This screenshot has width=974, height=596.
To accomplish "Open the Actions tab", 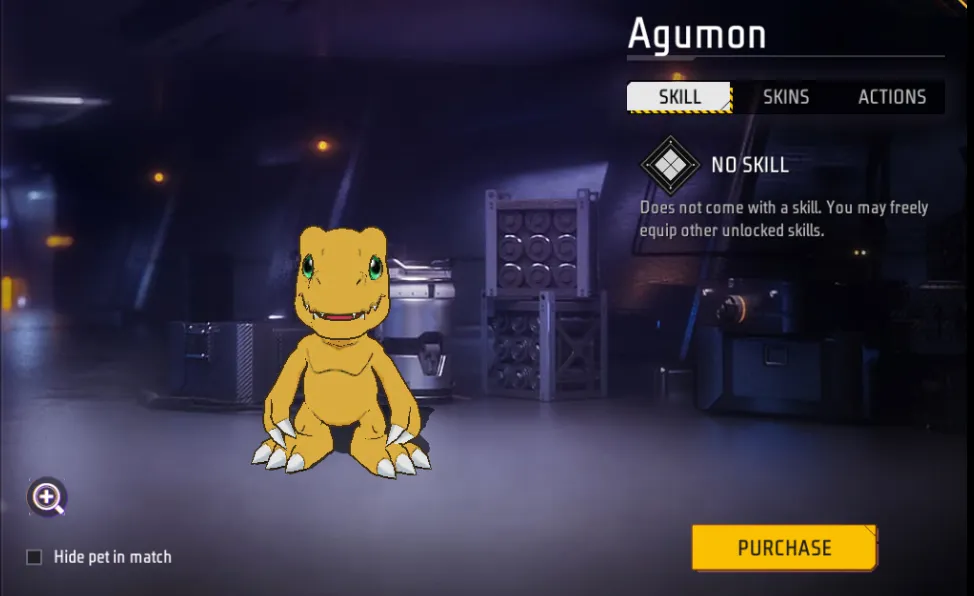I will click(892, 97).
